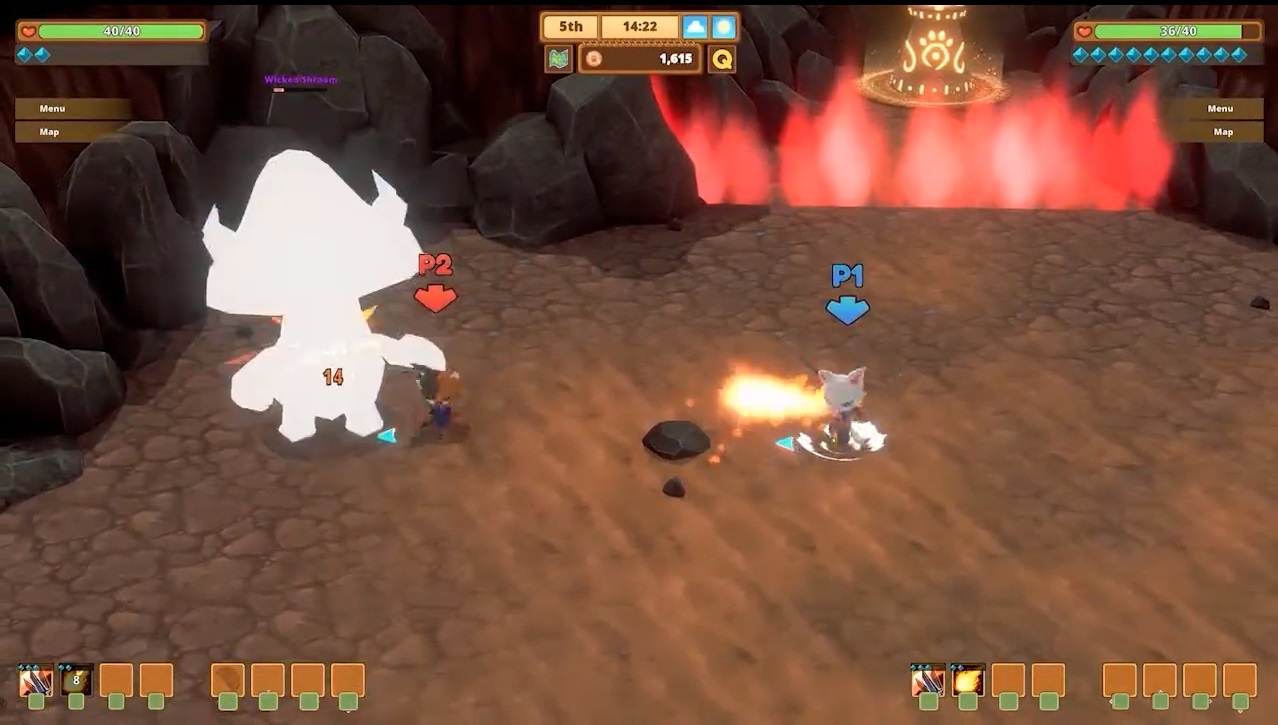Open the yellow Q quest icon

coord(721,59)
